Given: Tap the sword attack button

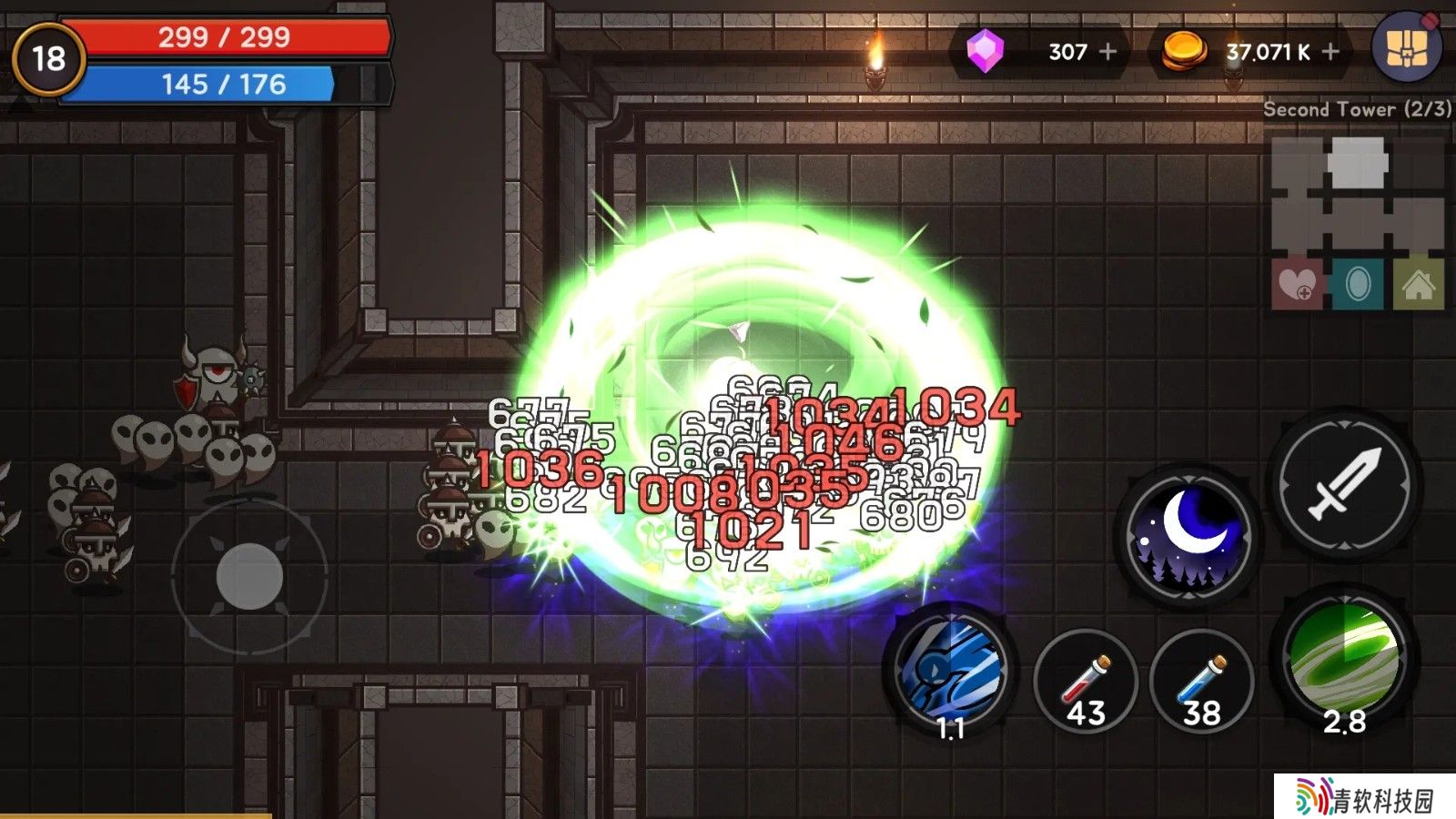Looking at the screenshot, I should (x=1345, y=485).
